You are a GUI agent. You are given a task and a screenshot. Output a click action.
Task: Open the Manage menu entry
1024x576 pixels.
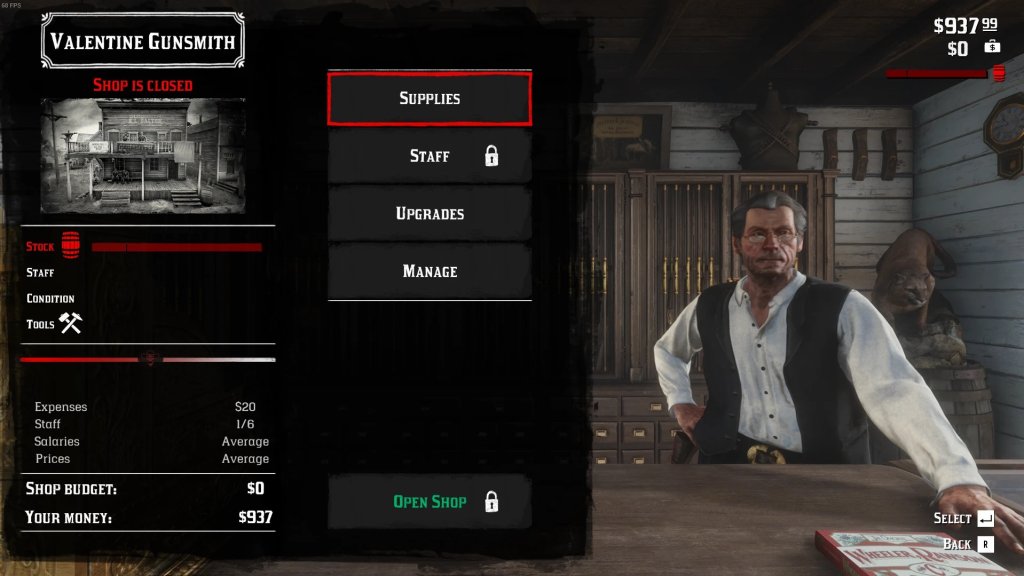coord(429,271)
